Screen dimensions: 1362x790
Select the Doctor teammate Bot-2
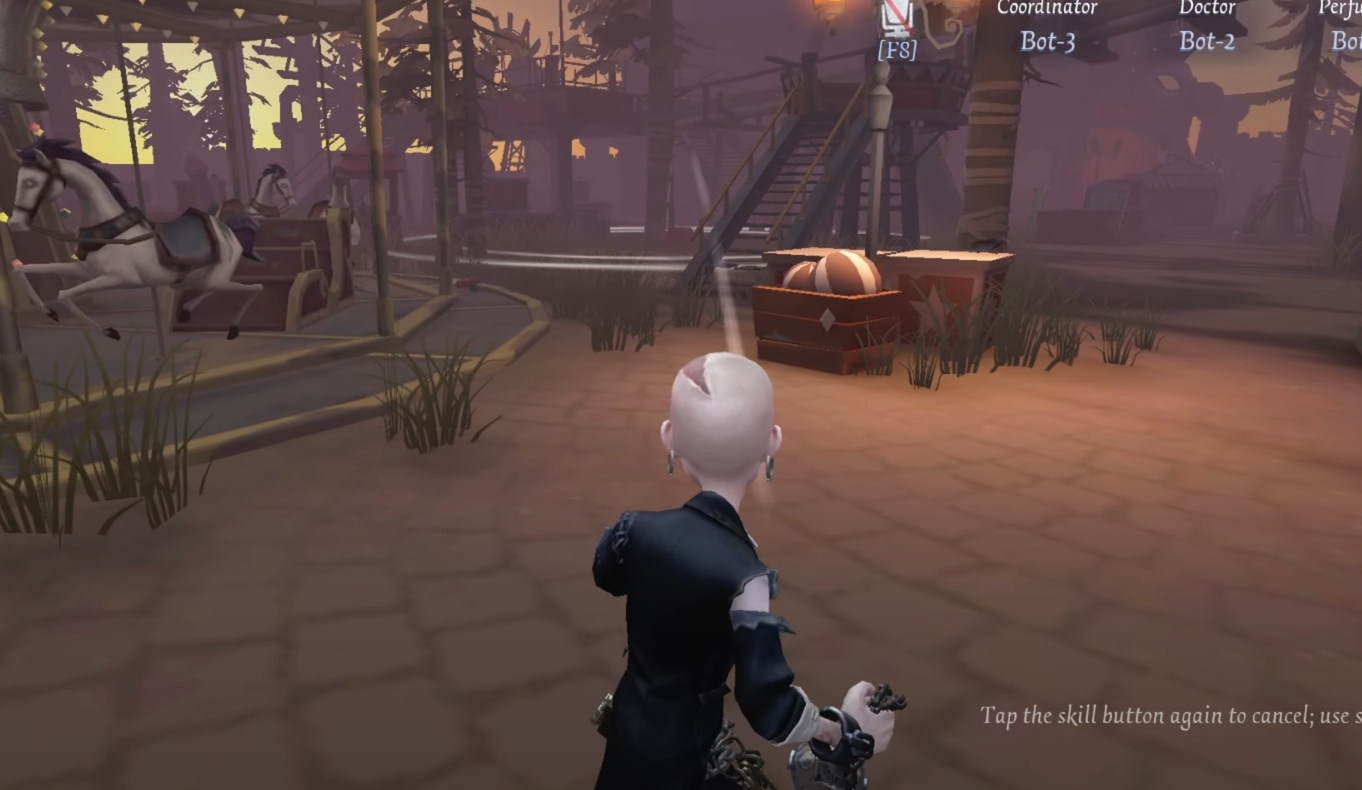(1207, 40)
